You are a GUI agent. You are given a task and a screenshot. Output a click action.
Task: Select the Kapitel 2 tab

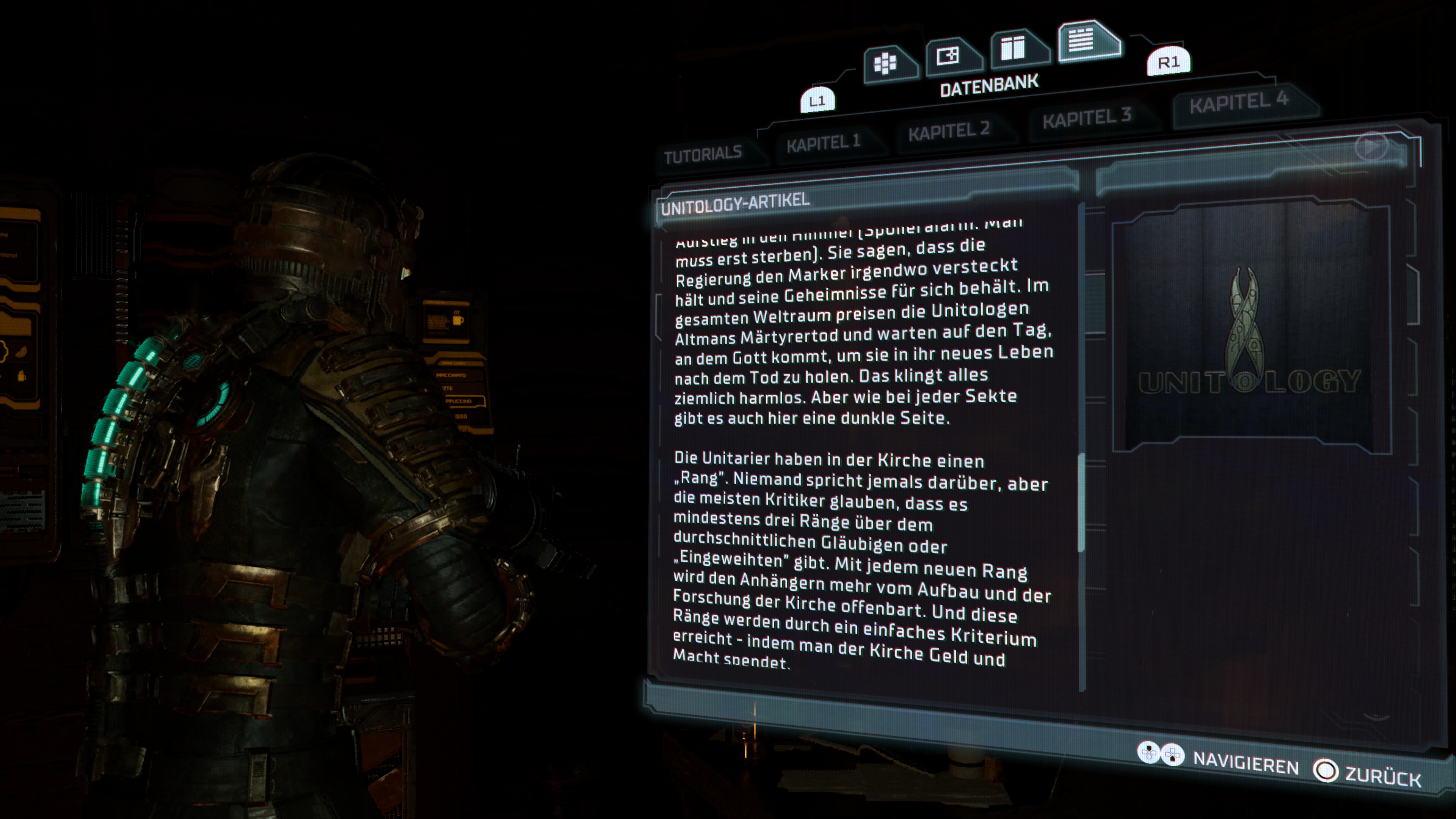tap(948, 131)
